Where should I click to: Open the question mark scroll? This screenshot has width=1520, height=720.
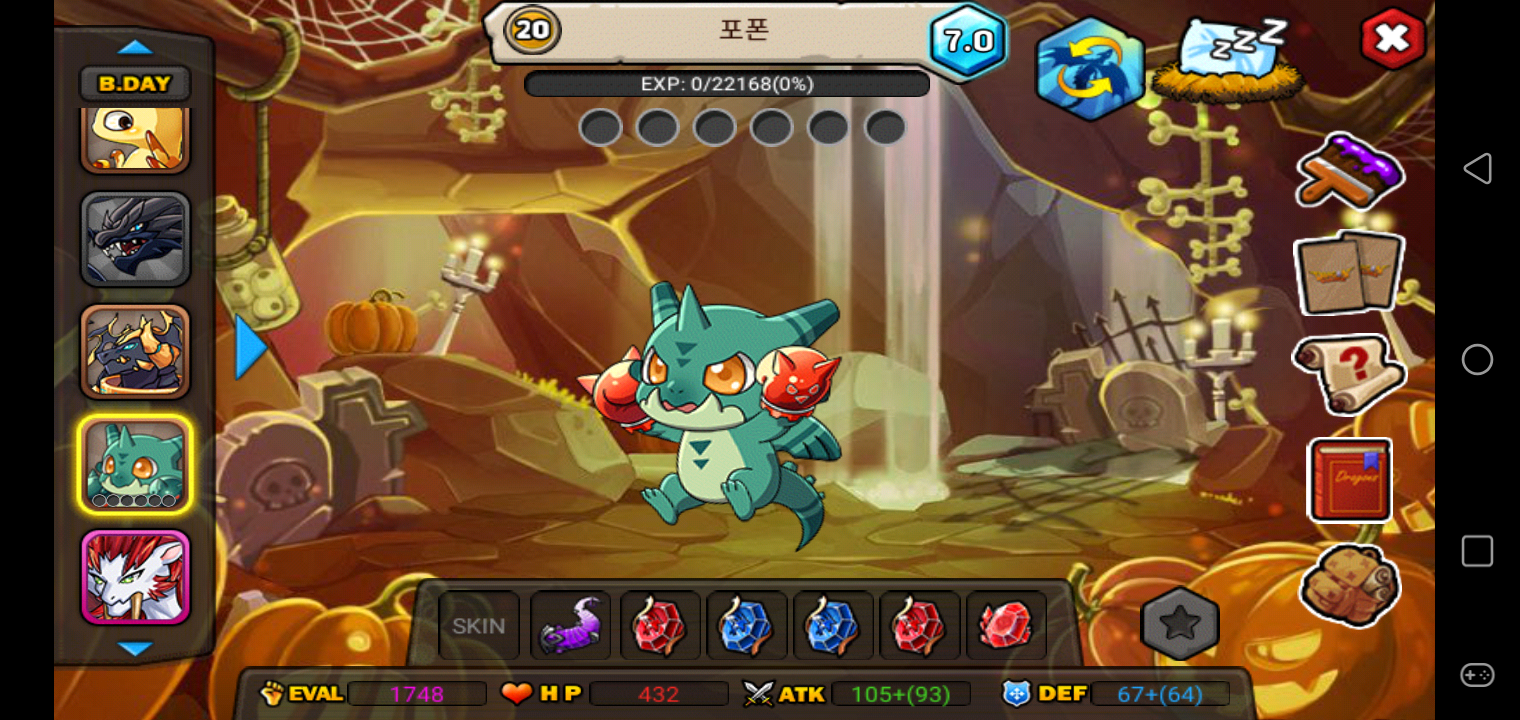point(1349,372)
